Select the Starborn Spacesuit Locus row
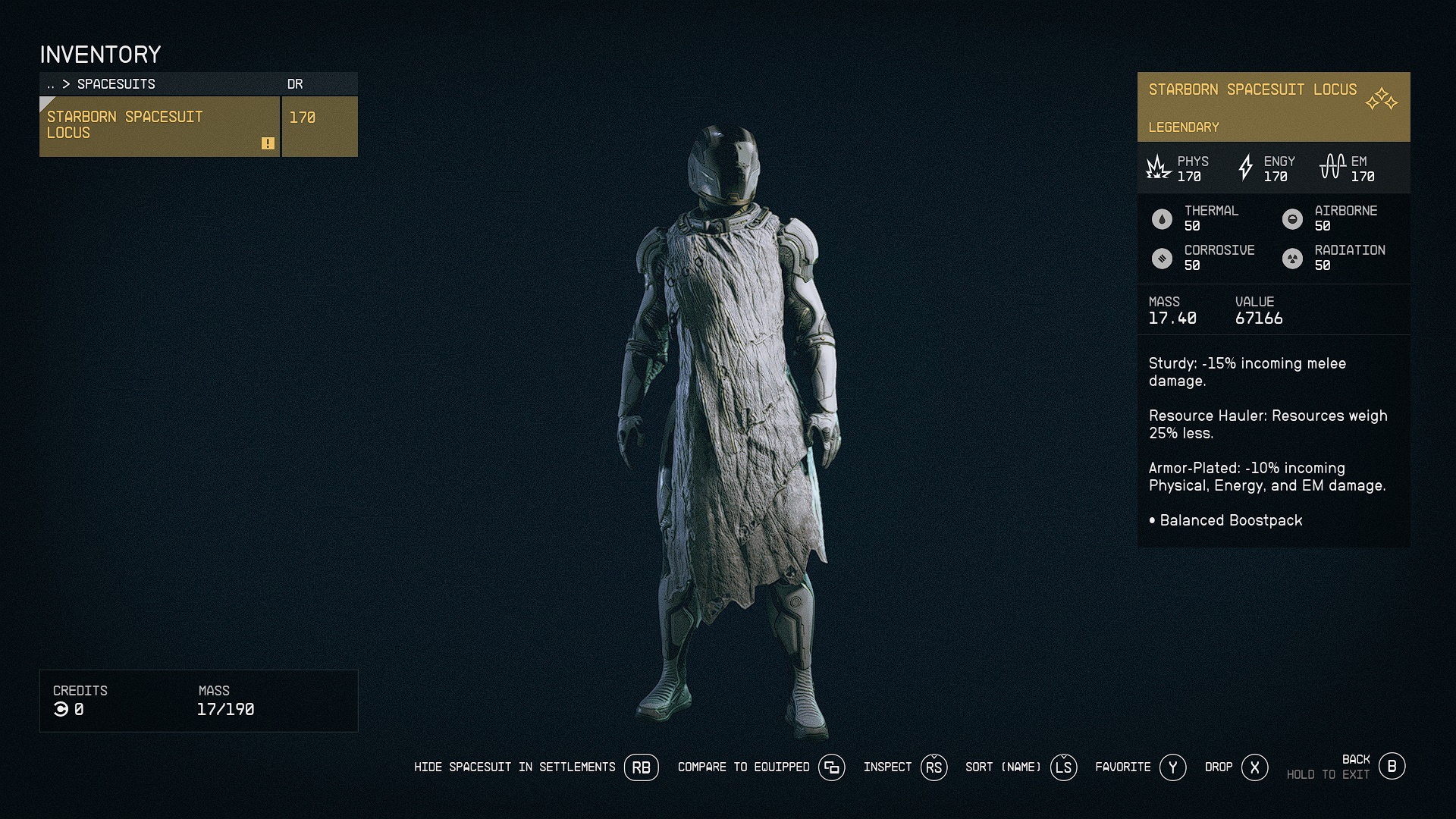The height and width of the screenshot is (819, 1456). pyautogui.click(x=159, y=126)
